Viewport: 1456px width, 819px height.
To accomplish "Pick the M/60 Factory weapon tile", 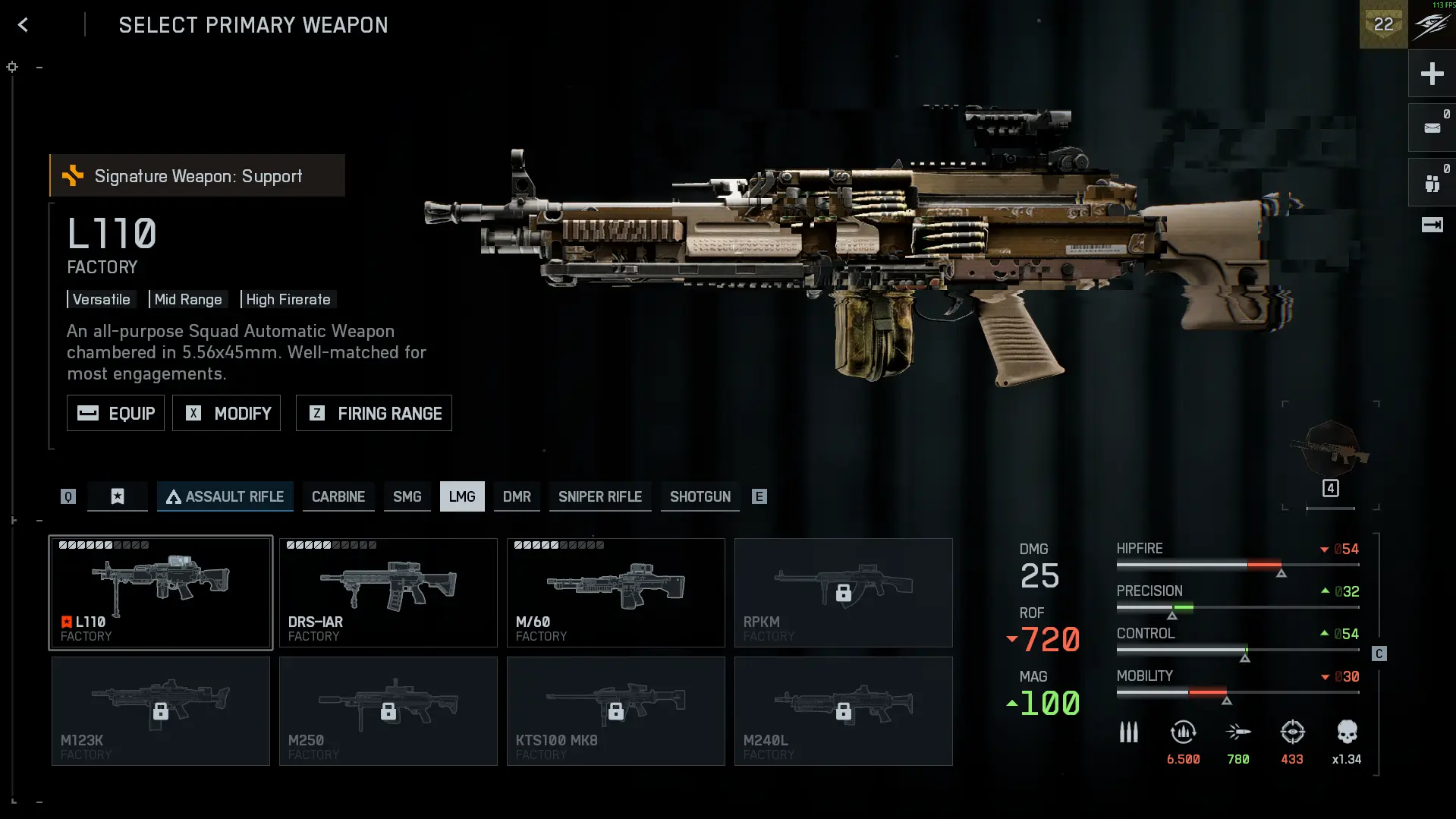I will 616,593.
